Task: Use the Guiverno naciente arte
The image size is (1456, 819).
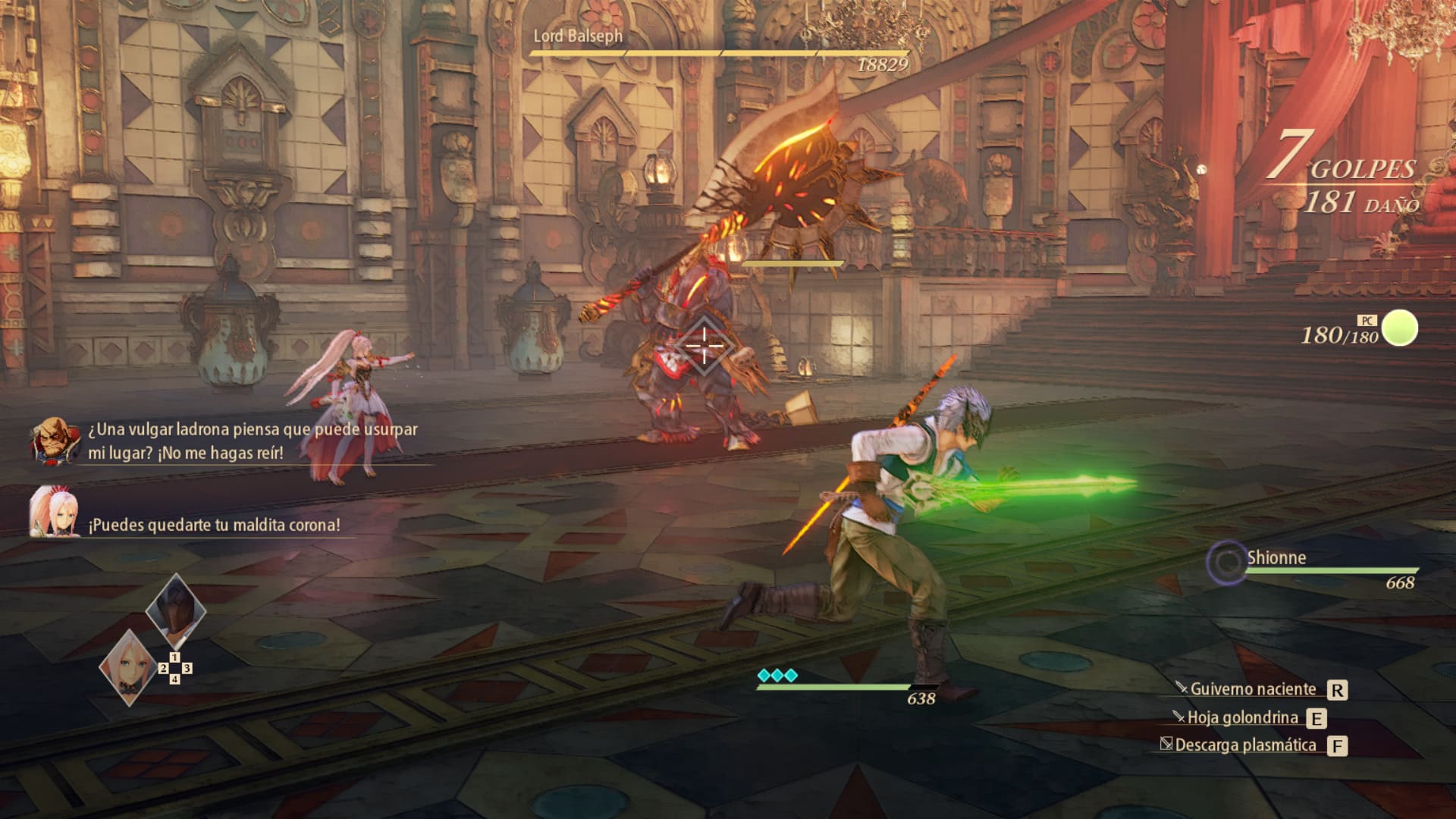Action: click(1253, 689)
